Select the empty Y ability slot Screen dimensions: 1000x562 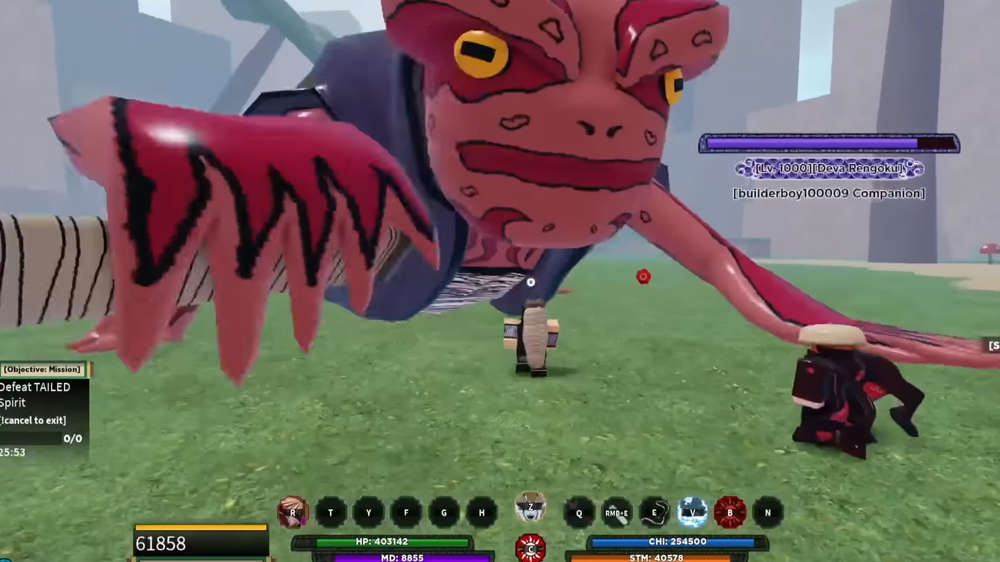click(x=368, y=512)
